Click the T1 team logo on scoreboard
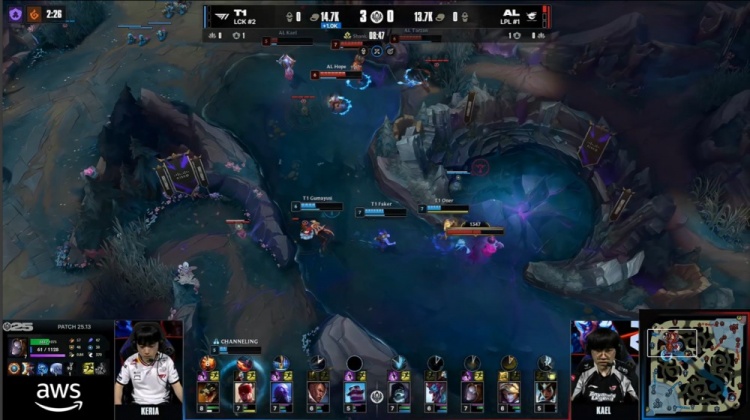The width and height of the screenshot is (750, 420). coord(219,15)
